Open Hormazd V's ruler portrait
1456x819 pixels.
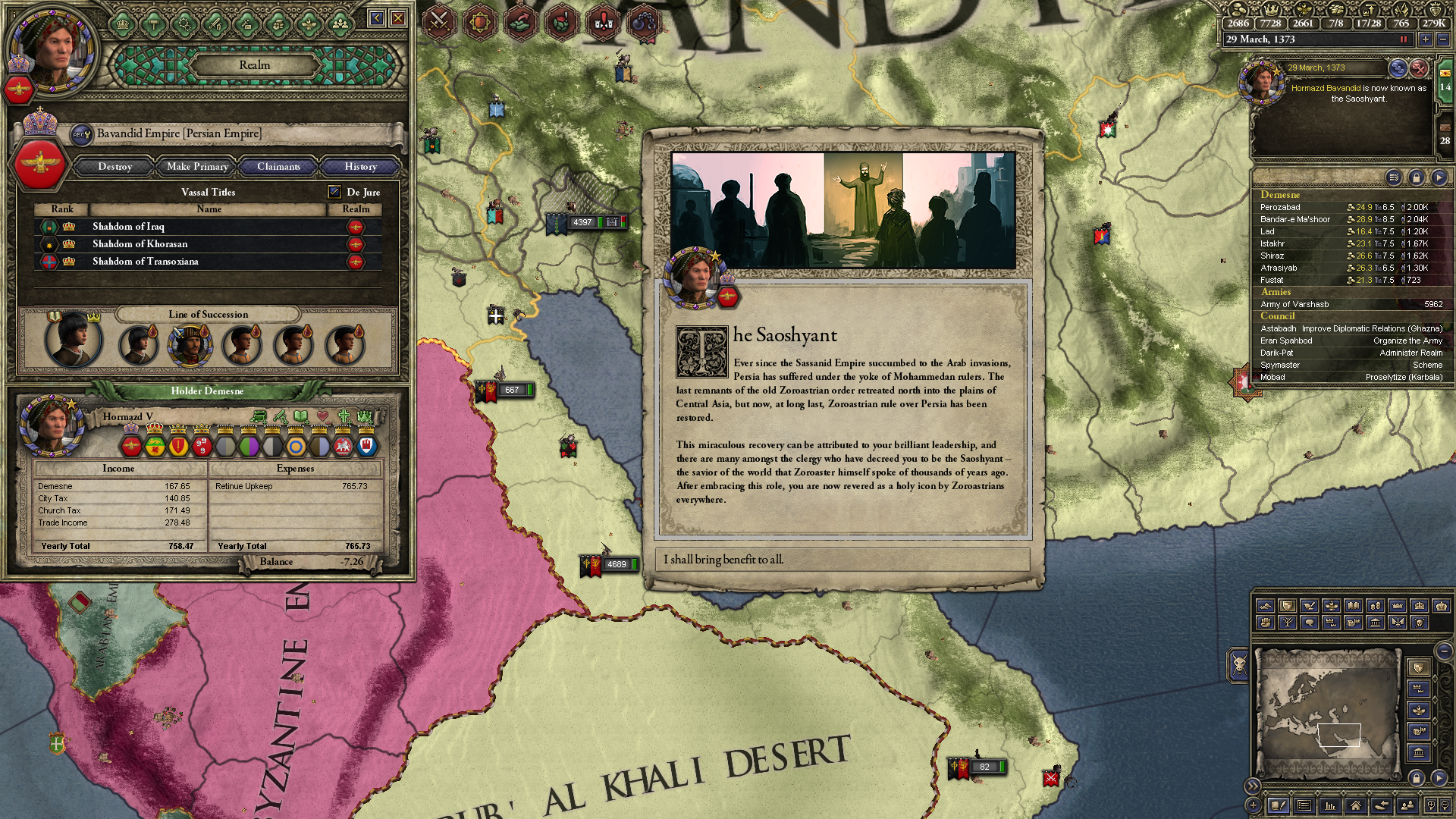(52, 426)
